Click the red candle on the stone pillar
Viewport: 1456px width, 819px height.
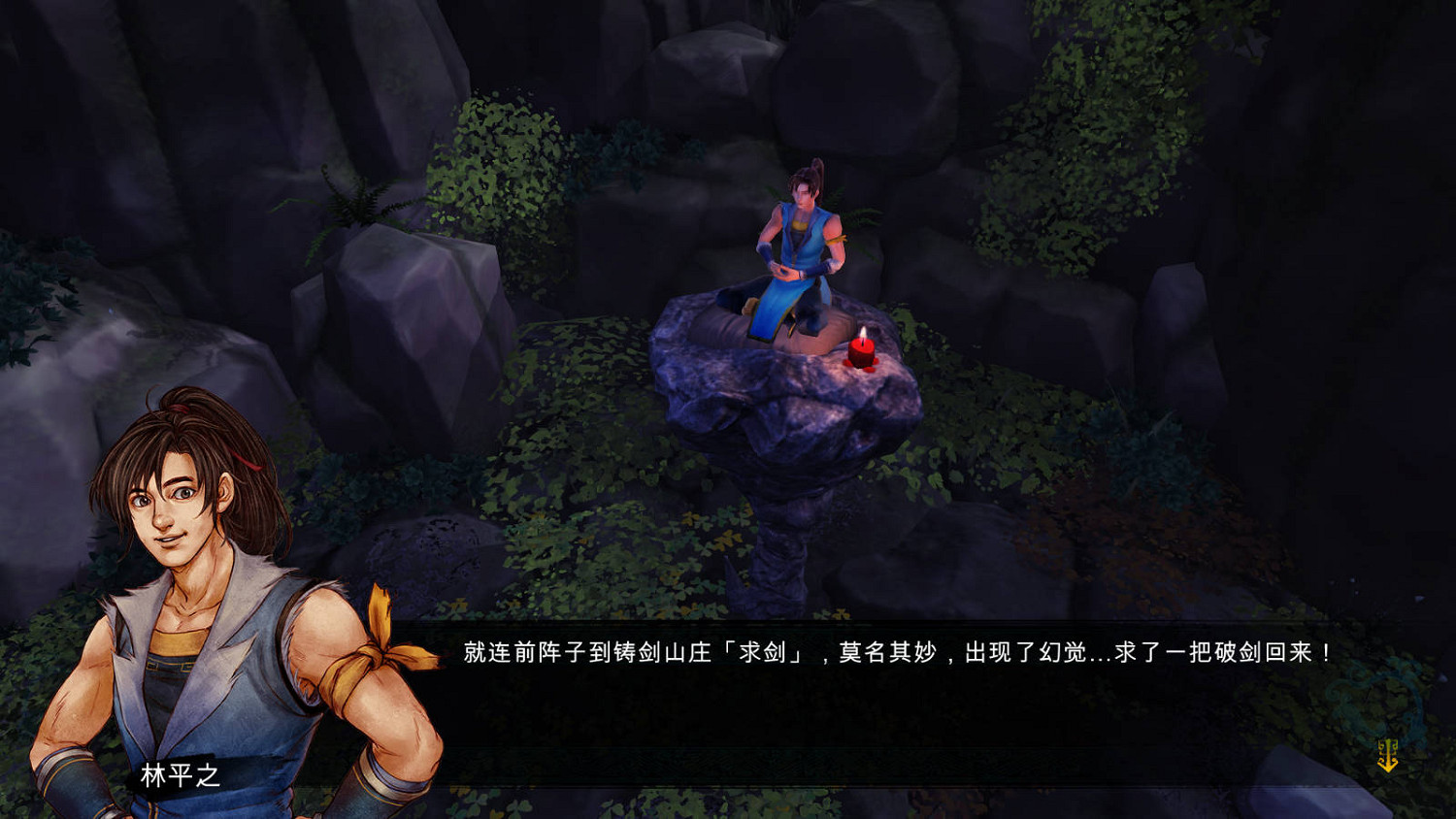(x=862, y=354)
